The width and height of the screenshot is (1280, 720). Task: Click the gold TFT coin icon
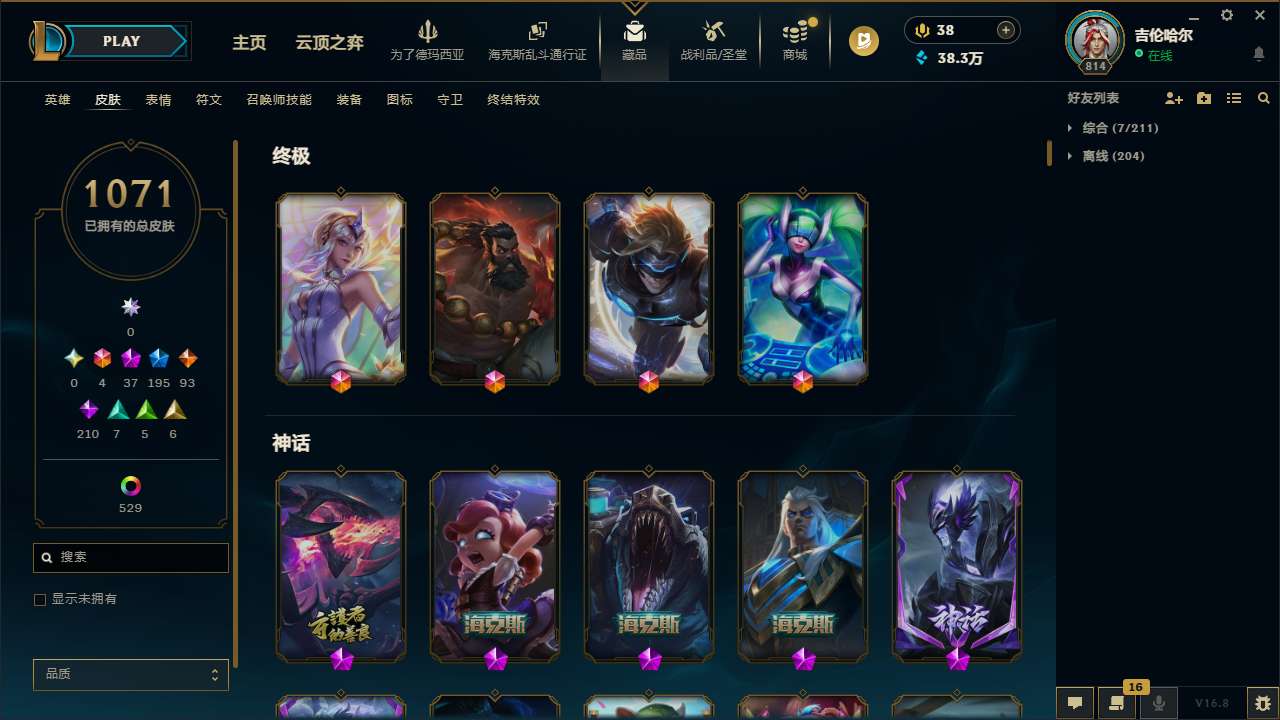862,41
